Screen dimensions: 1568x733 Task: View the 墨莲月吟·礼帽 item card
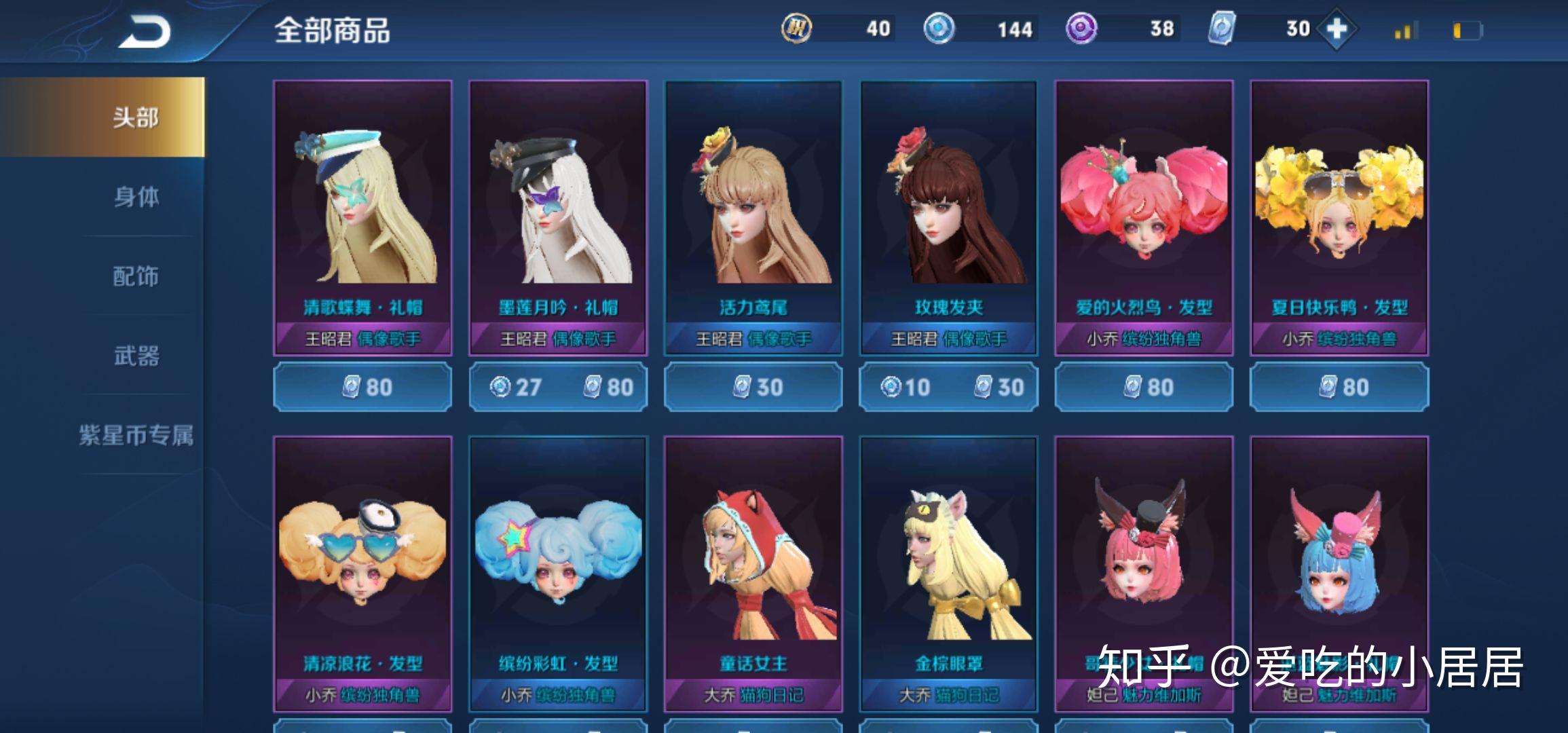(x=558, y=217)
